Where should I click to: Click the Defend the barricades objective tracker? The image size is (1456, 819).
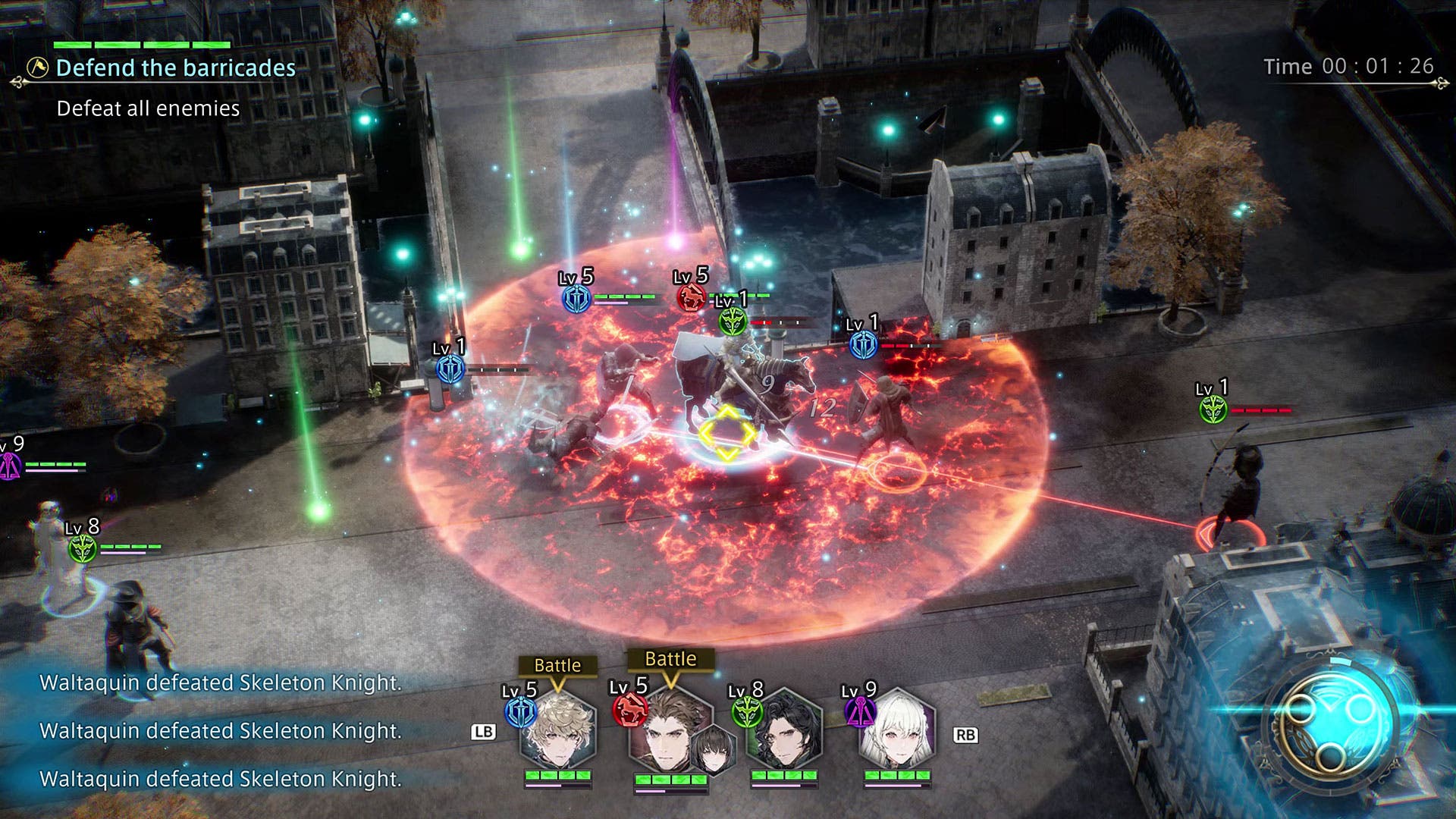coord(175,68)
